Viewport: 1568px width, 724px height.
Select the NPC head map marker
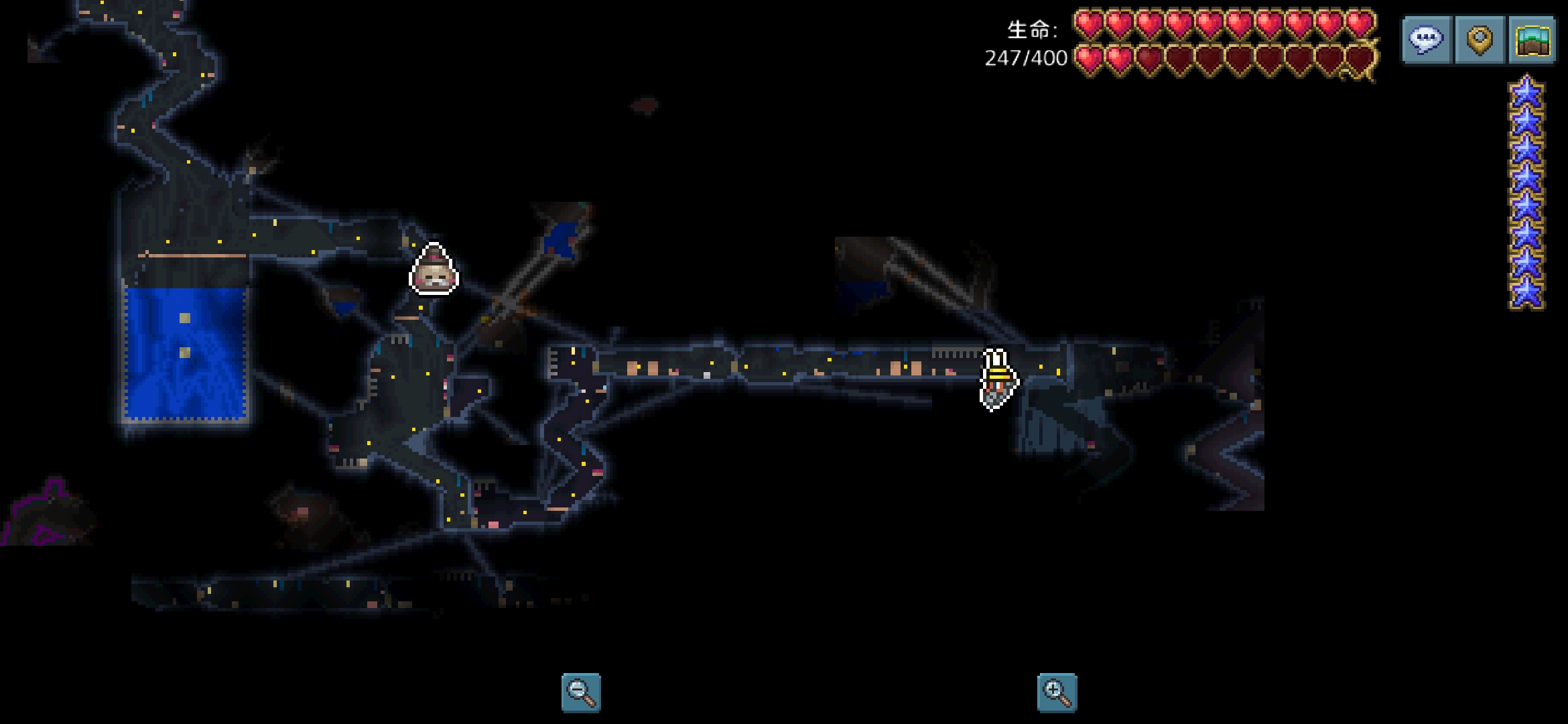click(x=434, y=269)
